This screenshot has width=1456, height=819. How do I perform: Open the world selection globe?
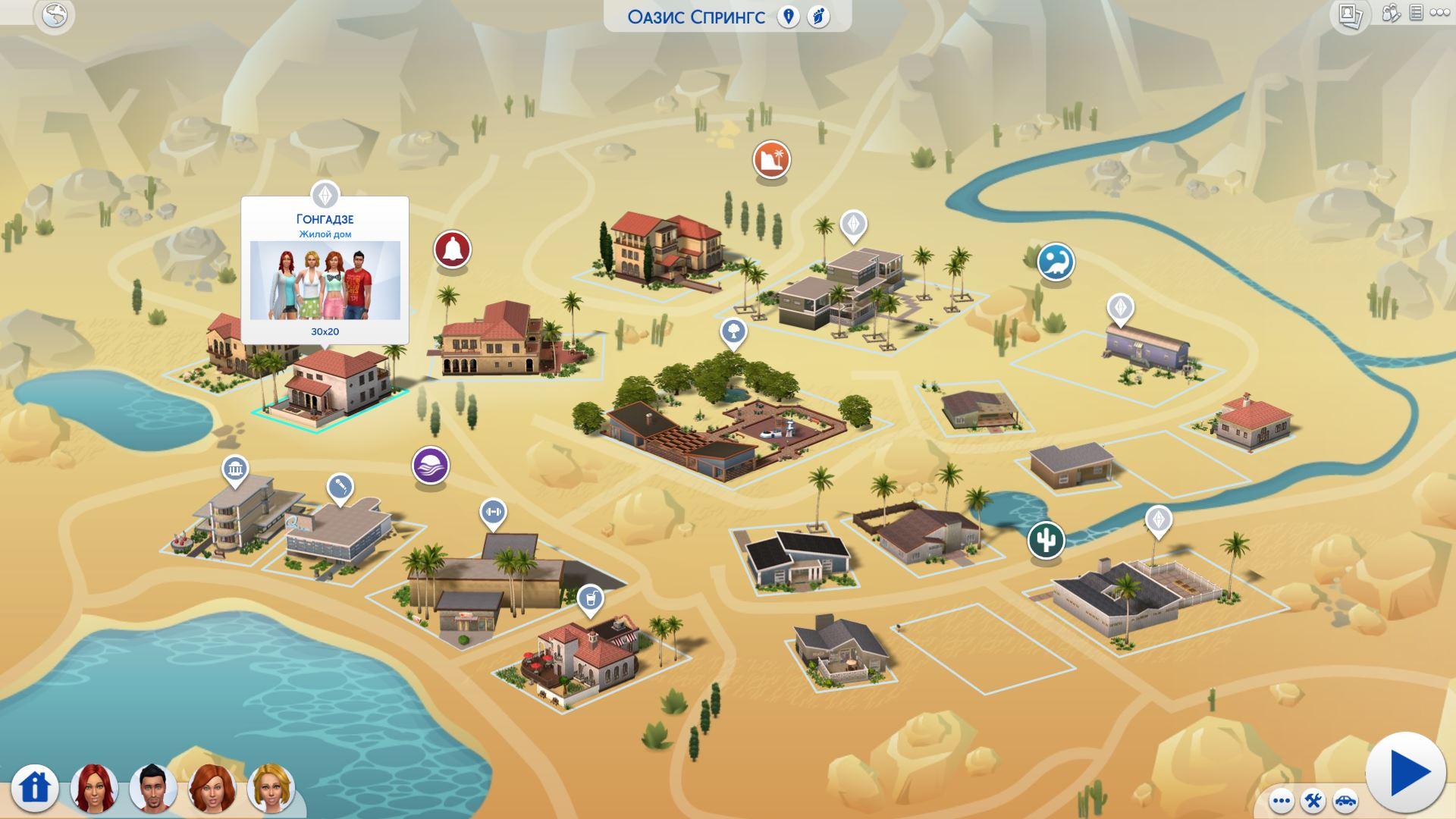[x=55, y=15]
